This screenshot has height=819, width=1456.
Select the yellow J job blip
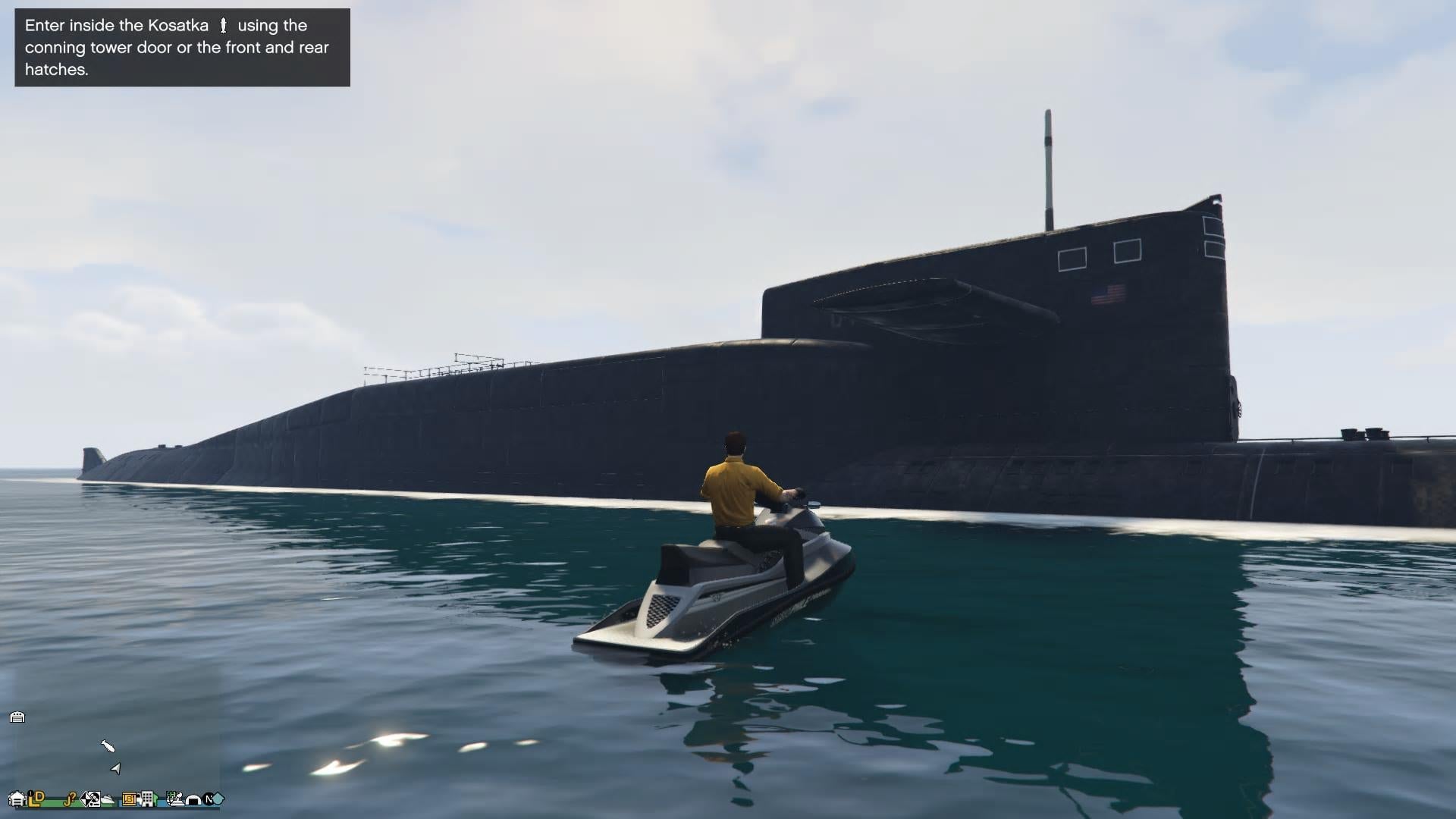[69, 800]
